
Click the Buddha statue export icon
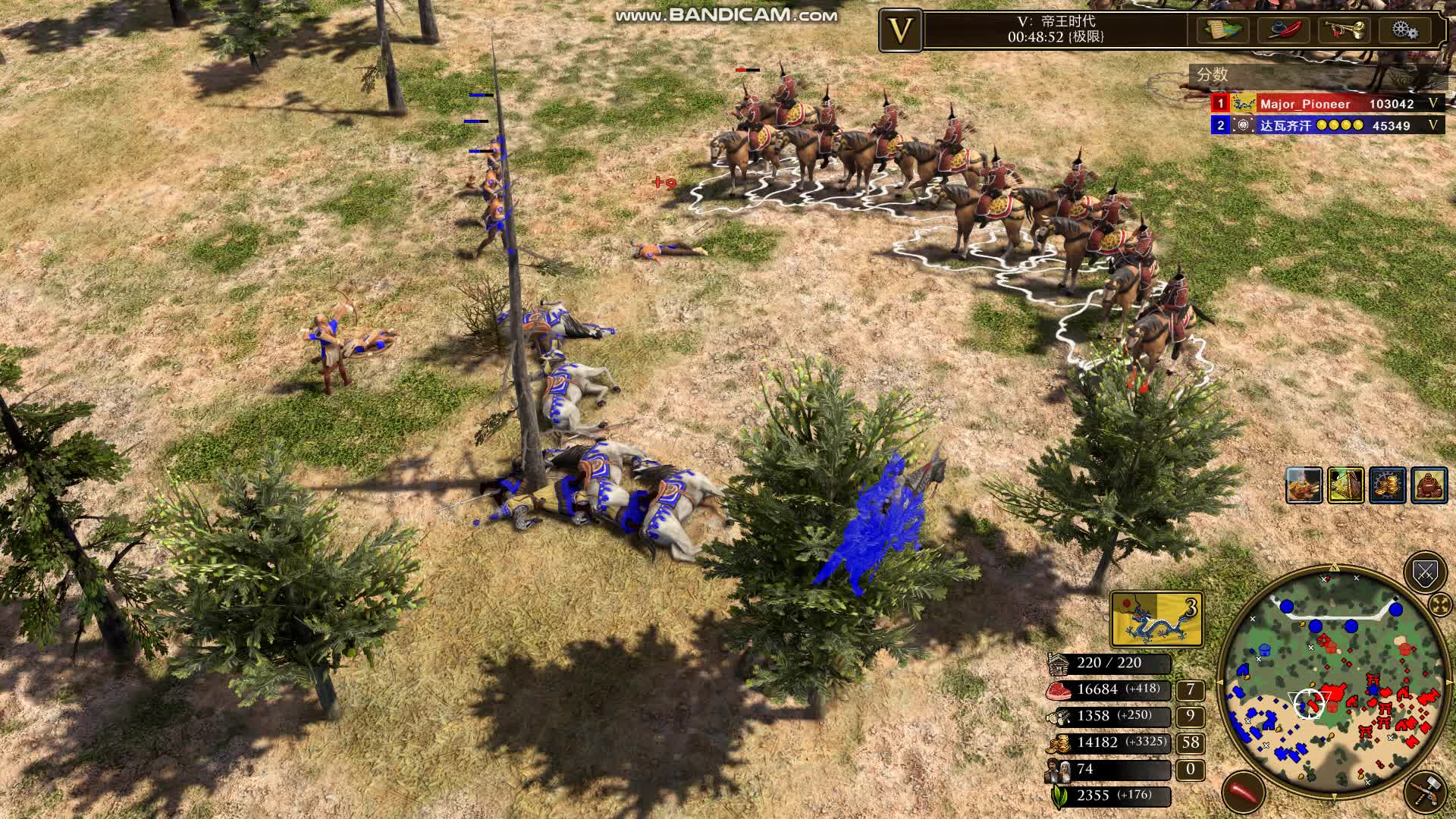1429,486
